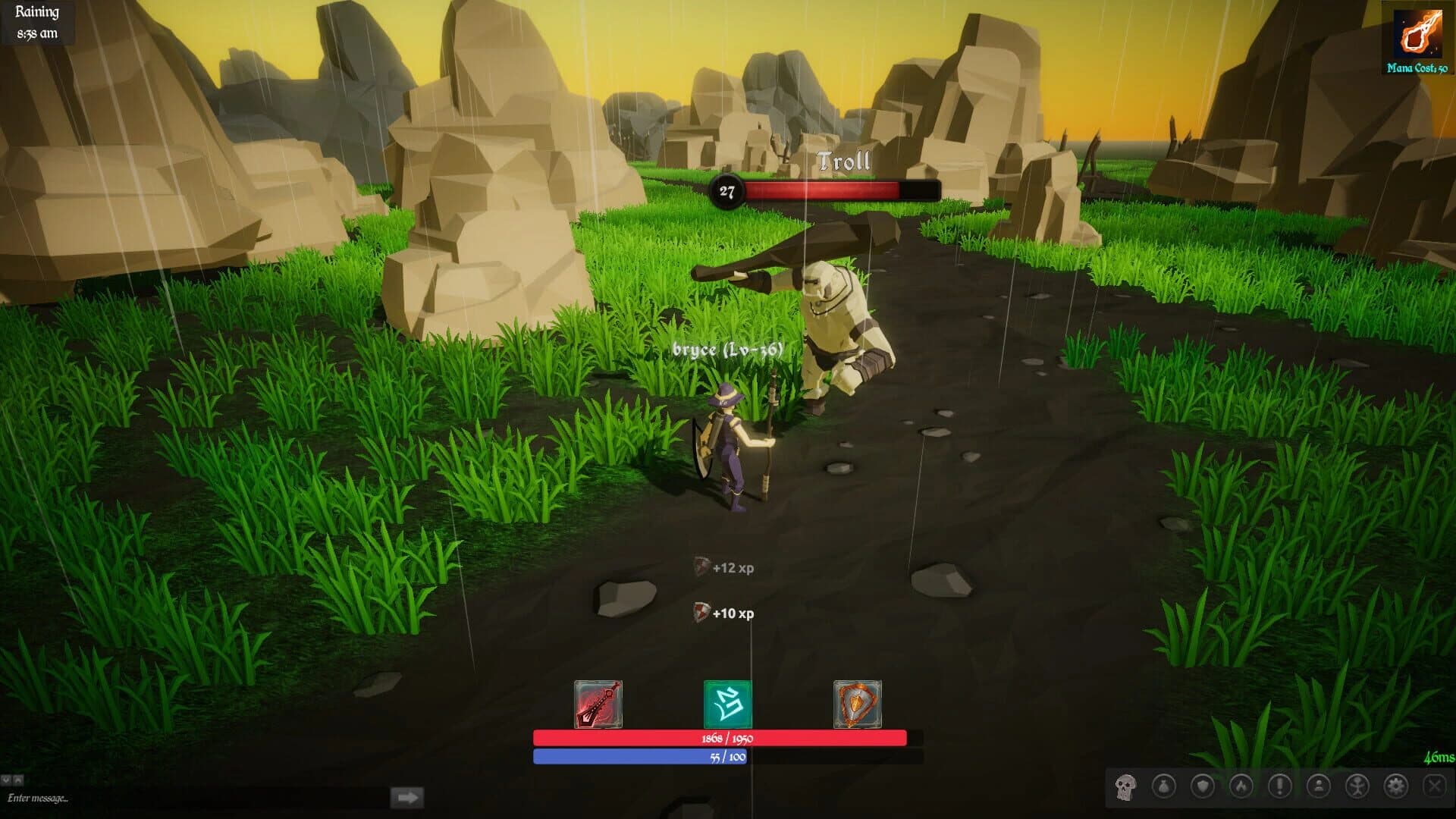1456x819 pixels.
Task: View quests via the exclamation icon
Action: coord(1282,787)
